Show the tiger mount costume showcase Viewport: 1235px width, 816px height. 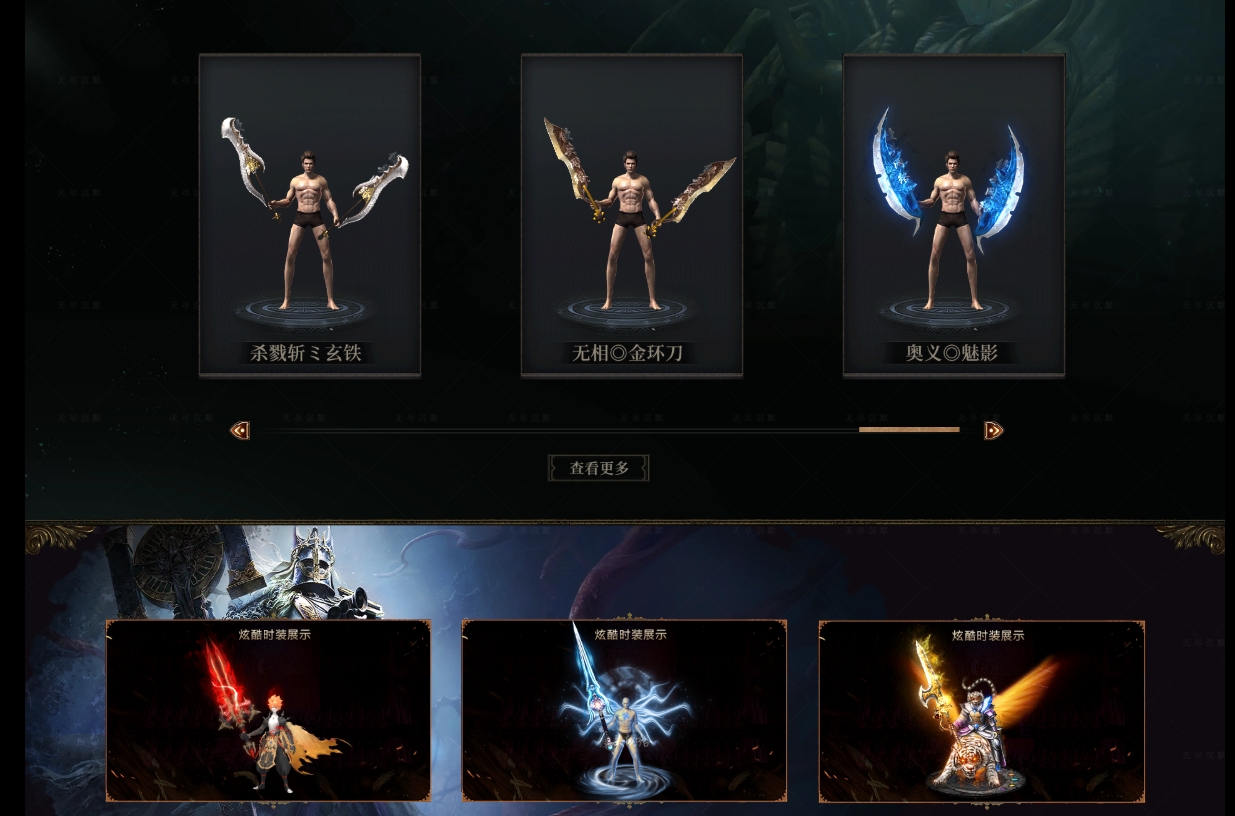point(981,711)
